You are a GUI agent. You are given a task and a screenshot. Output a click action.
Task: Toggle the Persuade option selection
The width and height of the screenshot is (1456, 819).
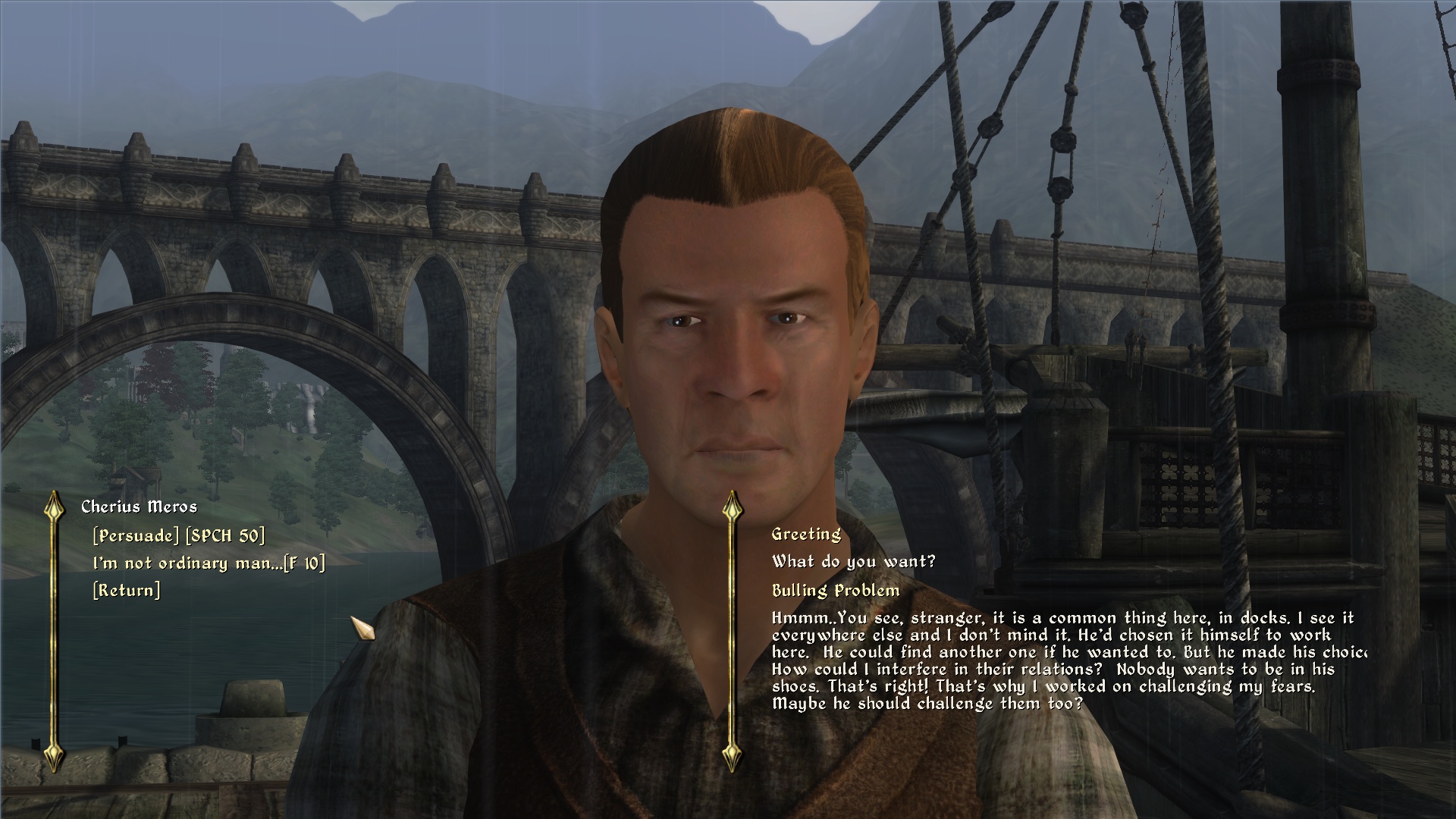click(x=179, y=535)
